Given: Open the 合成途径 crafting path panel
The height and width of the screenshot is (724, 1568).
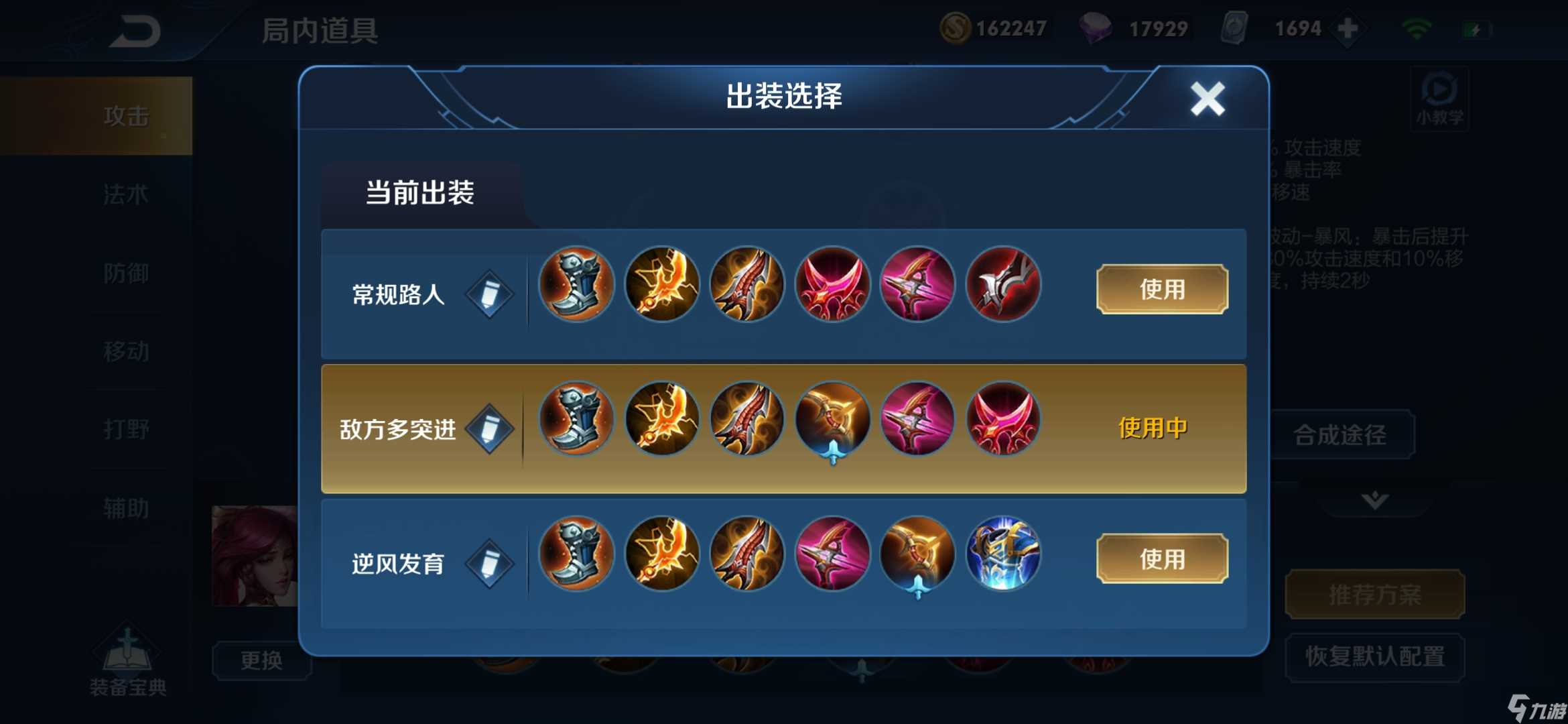Looking at the screenshot, I should [1342, 434].
